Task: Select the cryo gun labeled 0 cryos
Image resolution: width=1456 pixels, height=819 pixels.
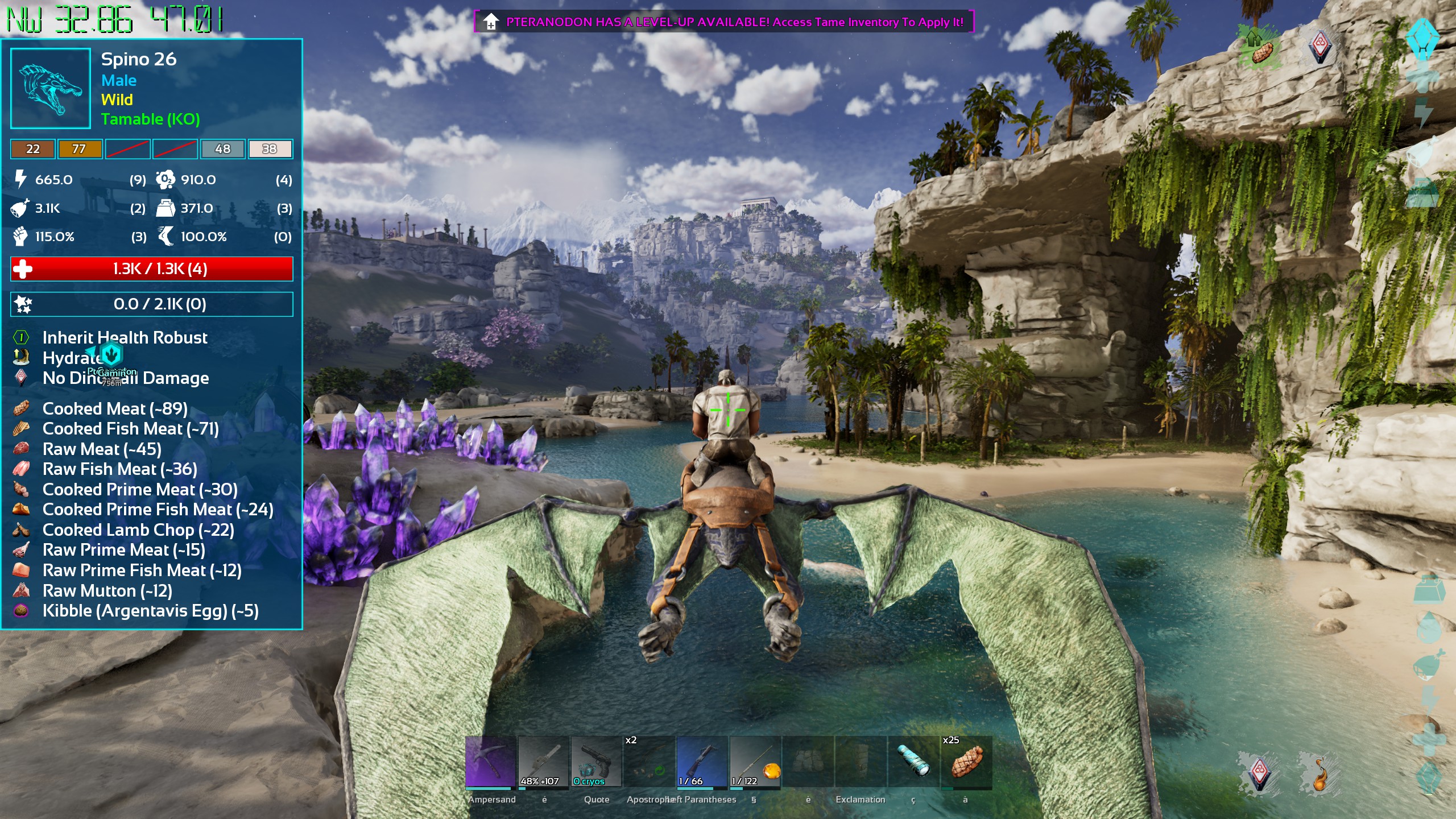Action: [x=595, y=762]
